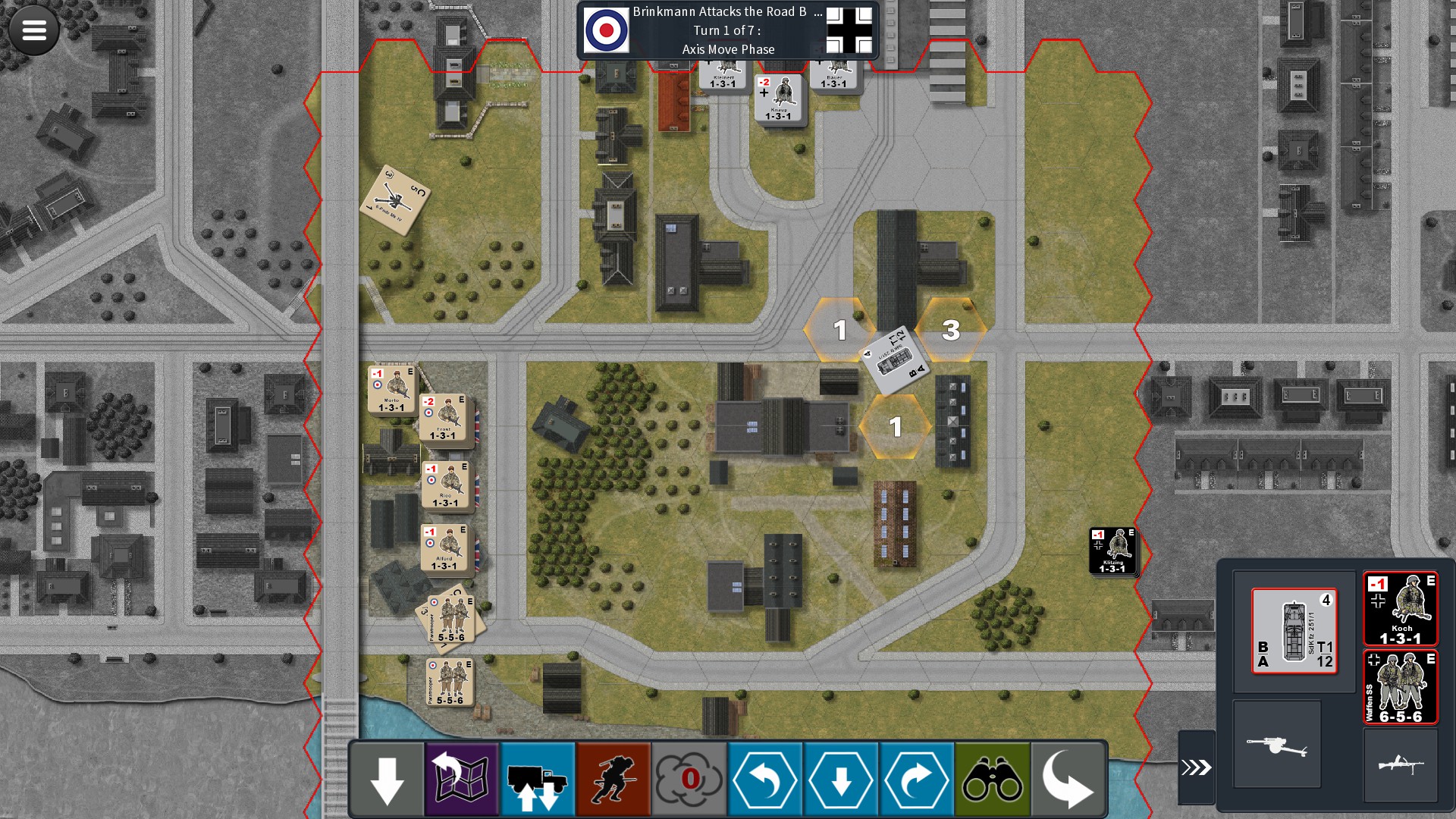The width and height of the screenshot is (1456, 819).
Task: Move to the highlighted hex costing 3
Action: click(x=951, y=331)
